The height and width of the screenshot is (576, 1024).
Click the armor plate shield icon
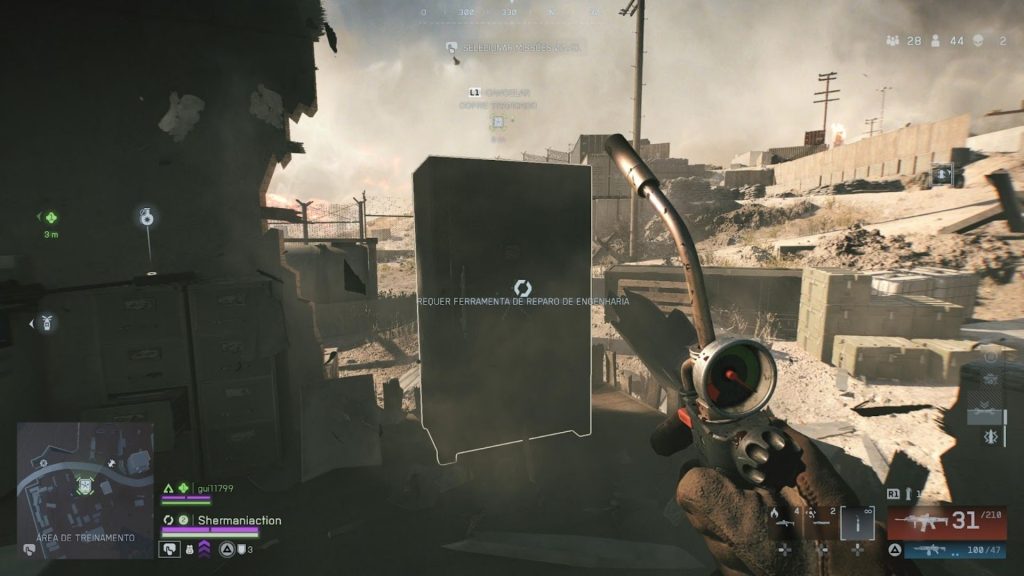click(171, 548)
